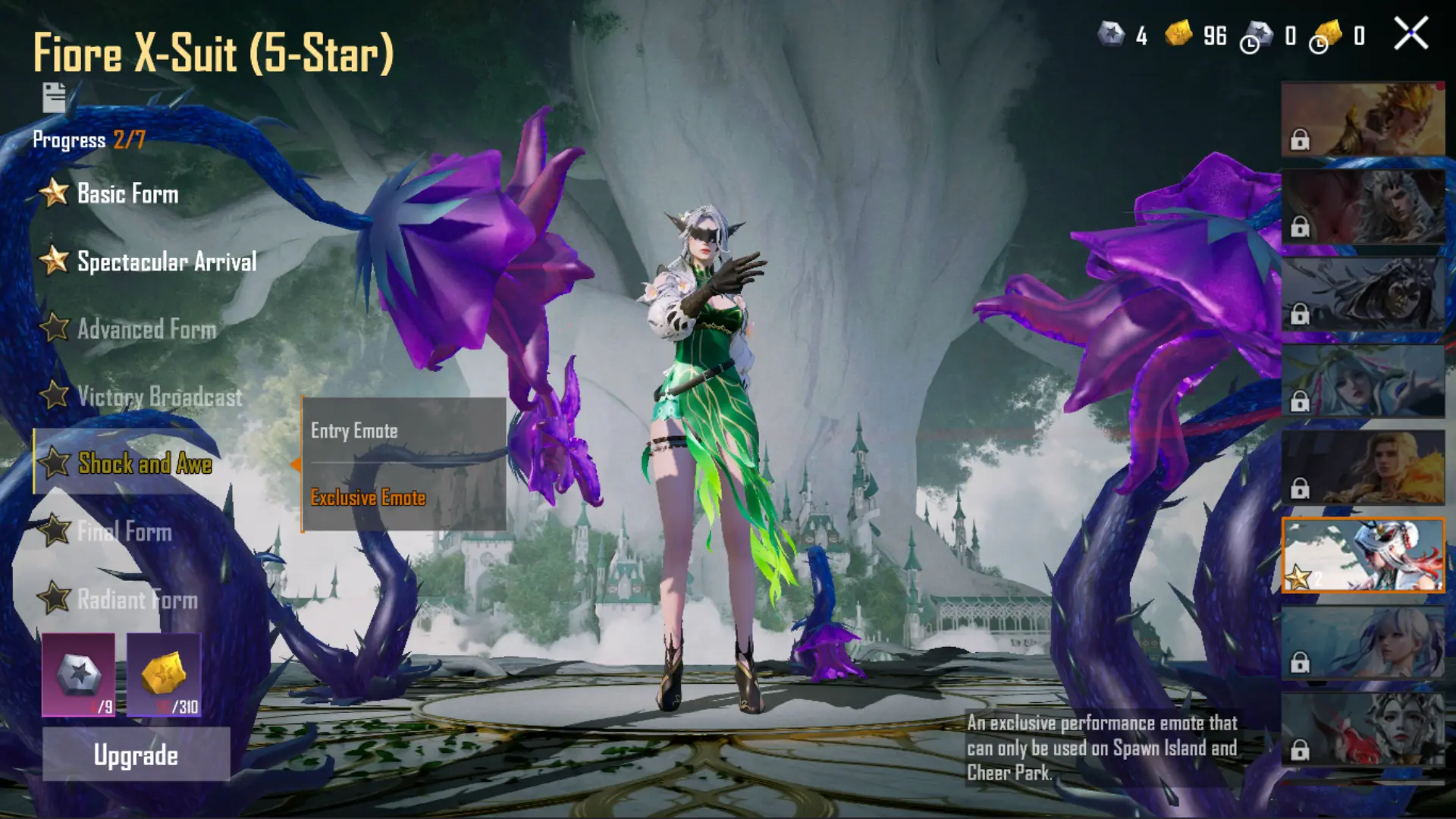The width and height of the screenshot is (1456, 819).
Task: Open the document icon under the title
Action: click(54, 98)
